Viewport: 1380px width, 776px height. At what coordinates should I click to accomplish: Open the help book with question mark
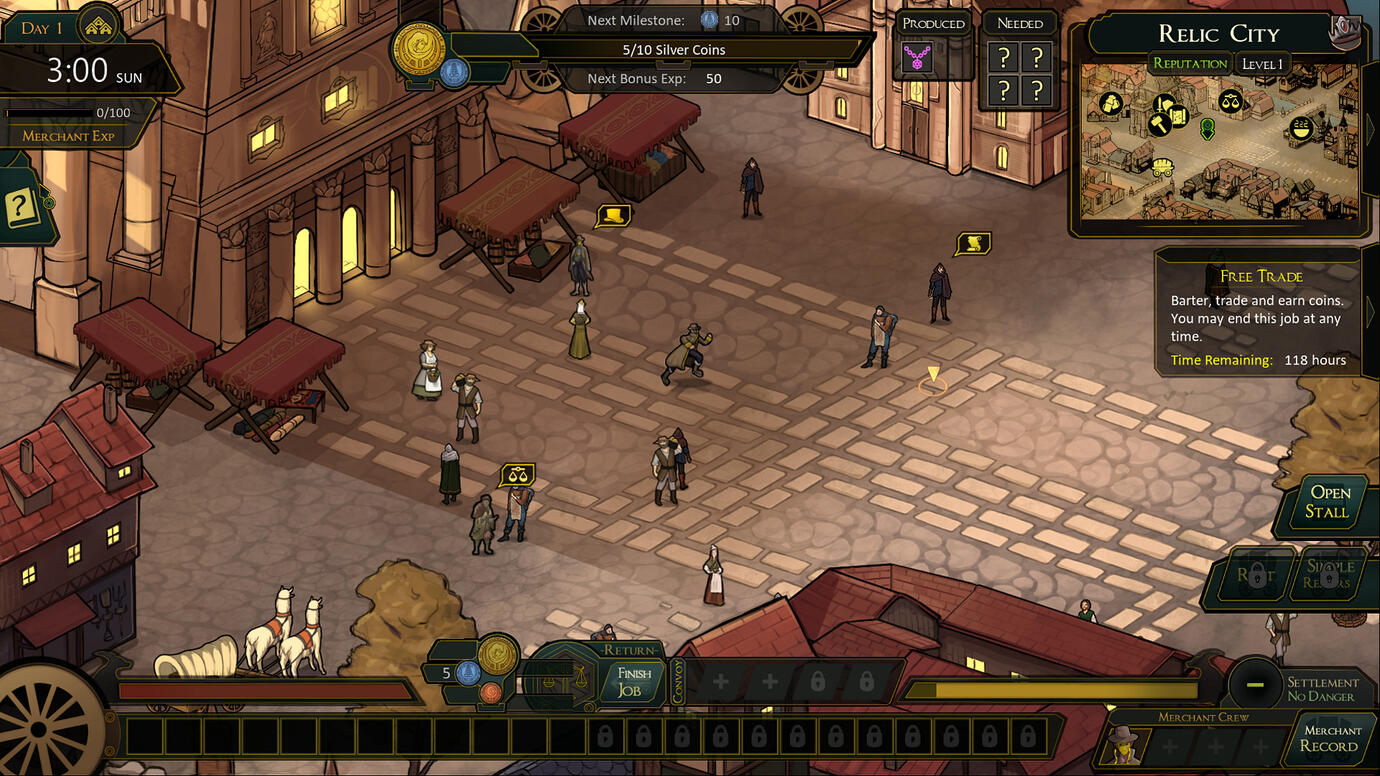tap(22, 209)
